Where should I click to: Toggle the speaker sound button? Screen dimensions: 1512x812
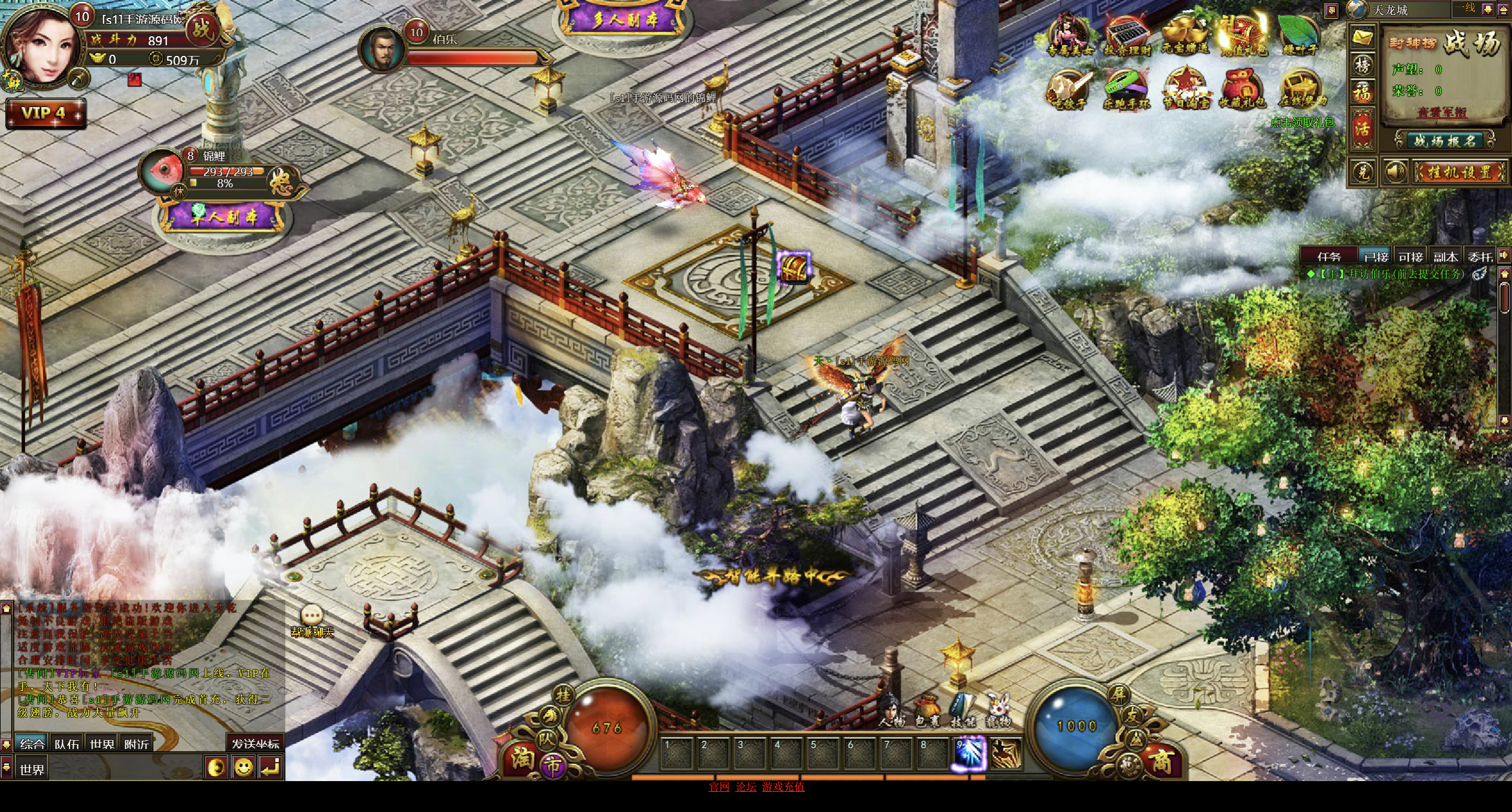(x=1395, y=172)
